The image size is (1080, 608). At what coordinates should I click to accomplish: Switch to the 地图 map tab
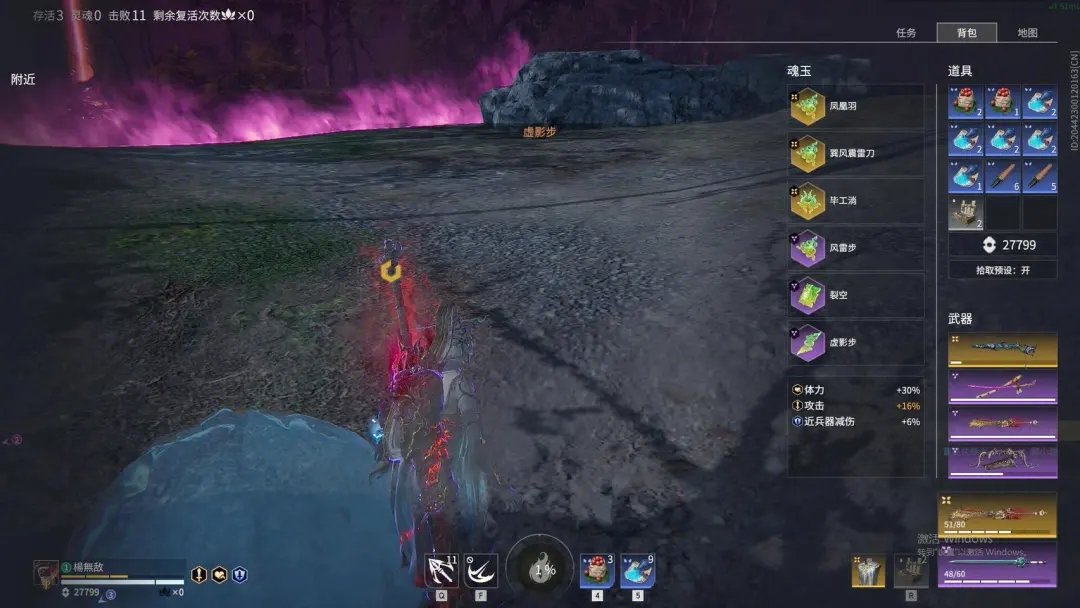1027,33
